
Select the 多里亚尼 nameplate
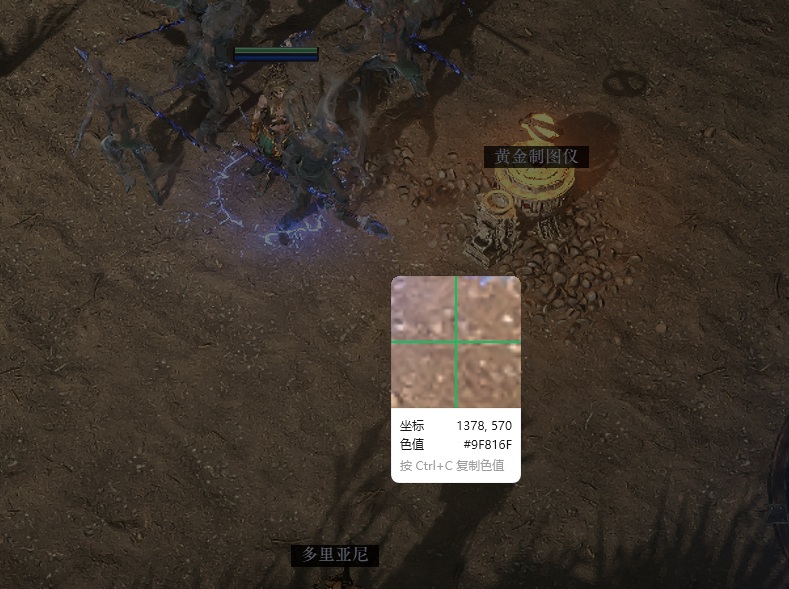[335, 555]
